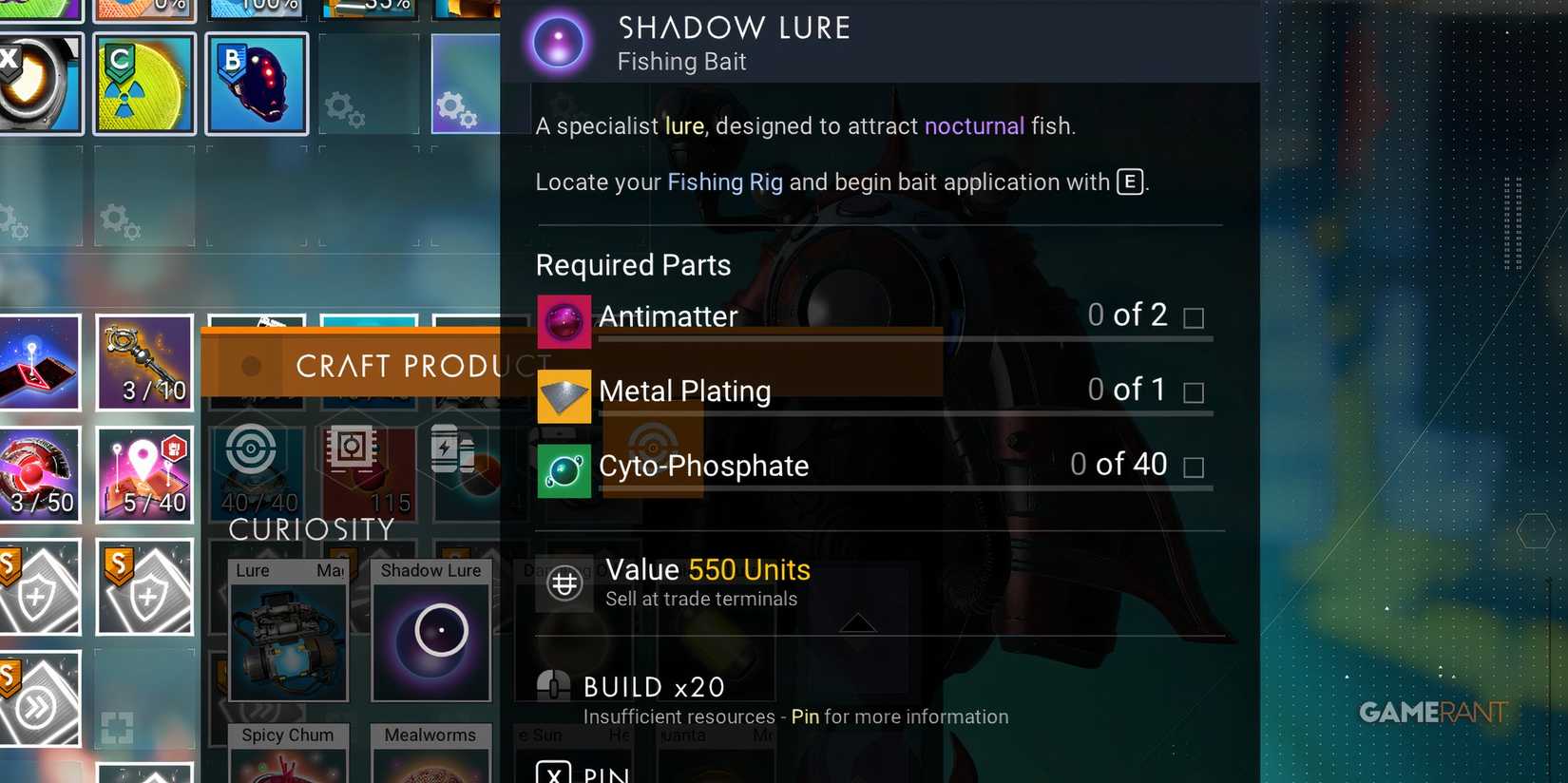Select the Metal Plating ingredient icon
1568x783 pixels.
(x=564, y=396)
